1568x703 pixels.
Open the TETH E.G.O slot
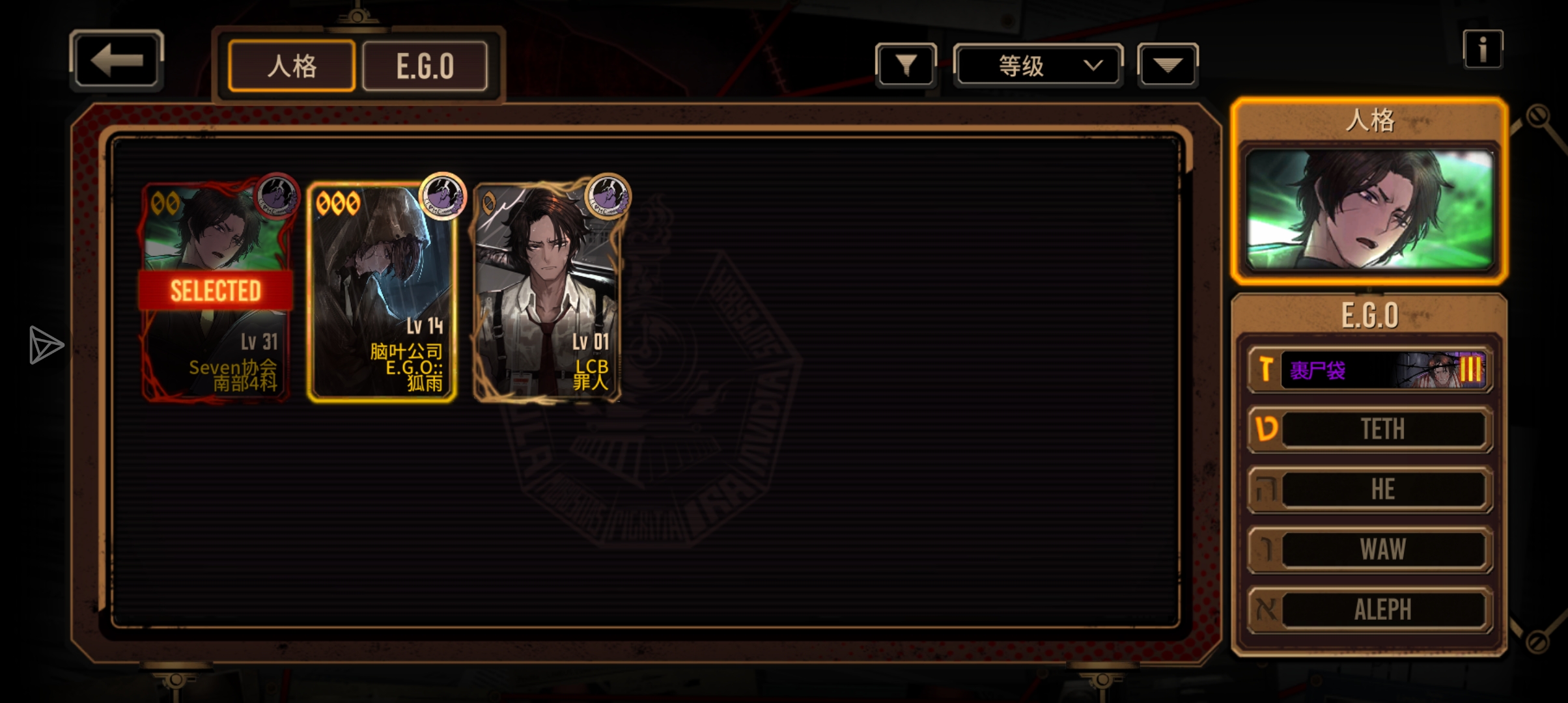(x=1370, y=429)
